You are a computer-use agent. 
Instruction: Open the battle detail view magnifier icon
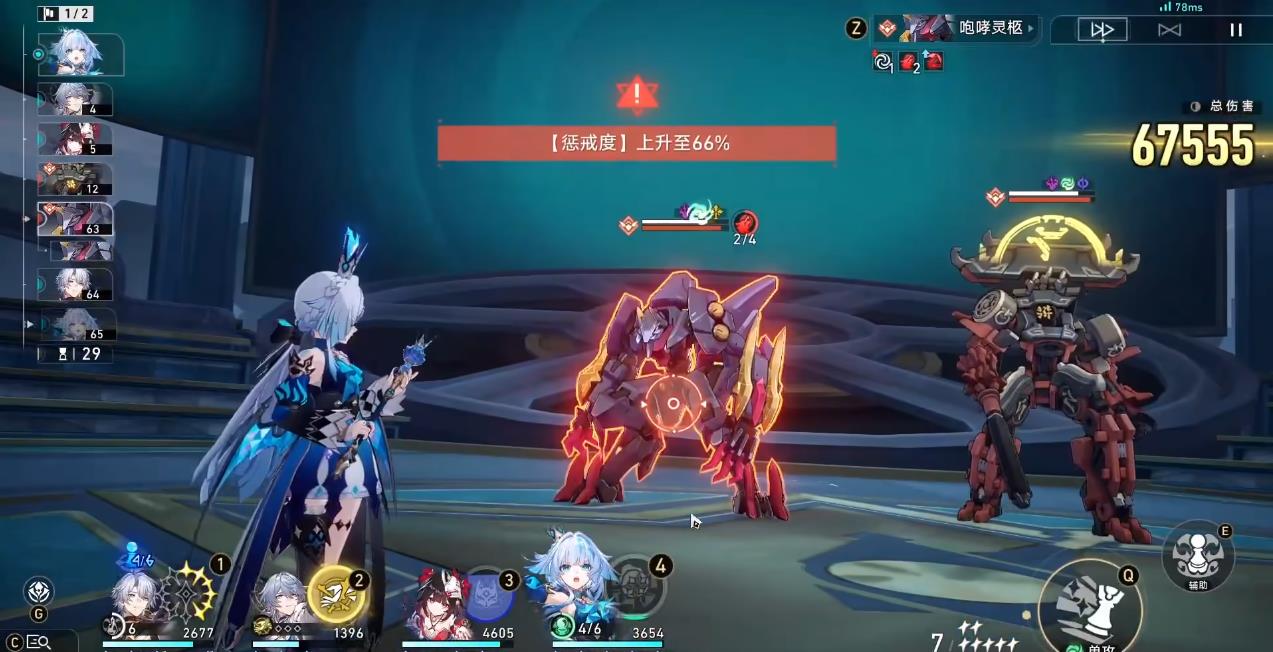(x=40, y=642)
